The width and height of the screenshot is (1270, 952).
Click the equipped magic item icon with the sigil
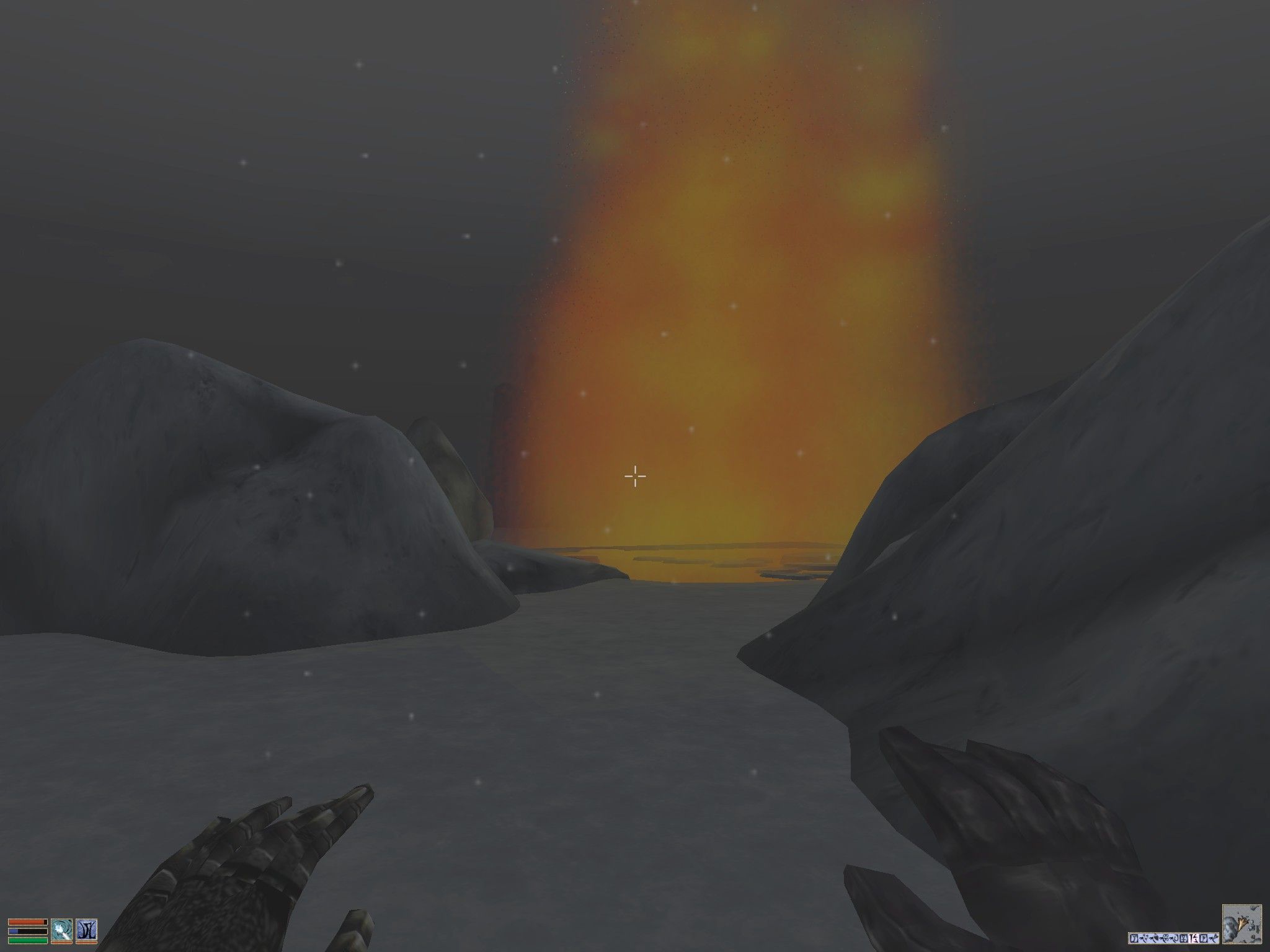click(87, 930)
